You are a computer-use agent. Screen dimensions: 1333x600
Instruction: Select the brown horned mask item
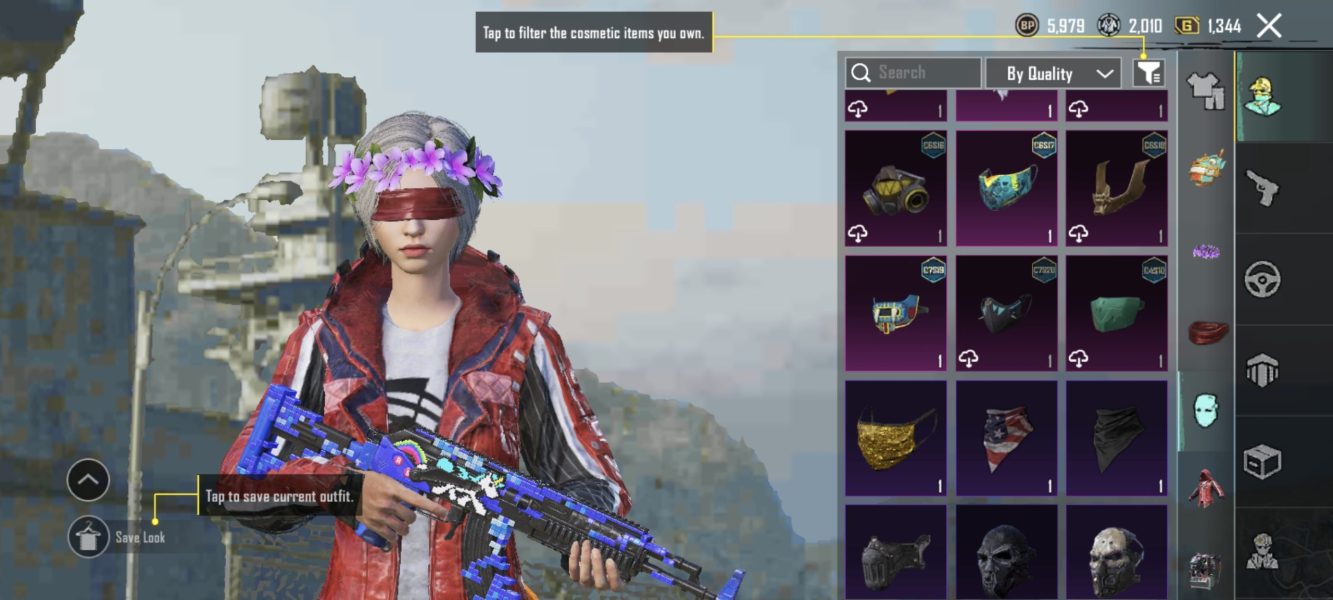tap(1116, 188)
